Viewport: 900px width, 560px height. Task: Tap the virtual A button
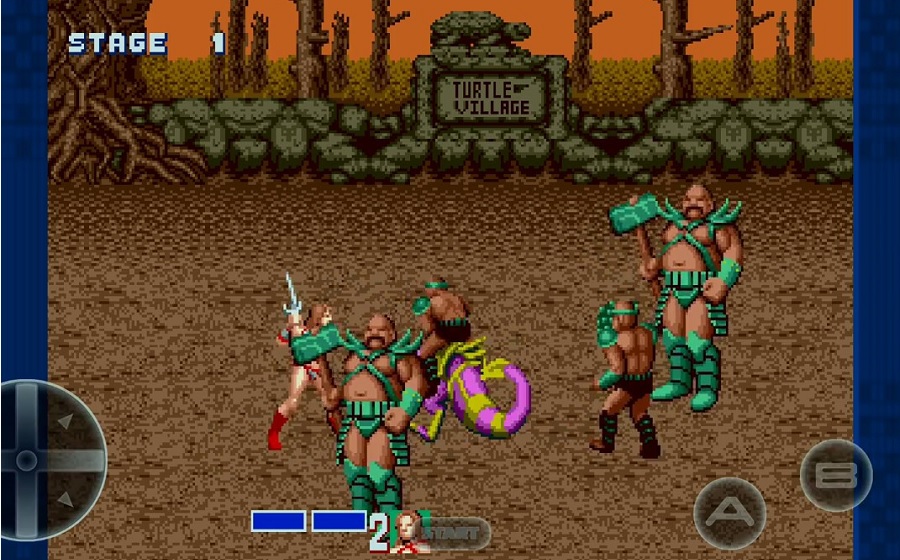click(730, 513)
